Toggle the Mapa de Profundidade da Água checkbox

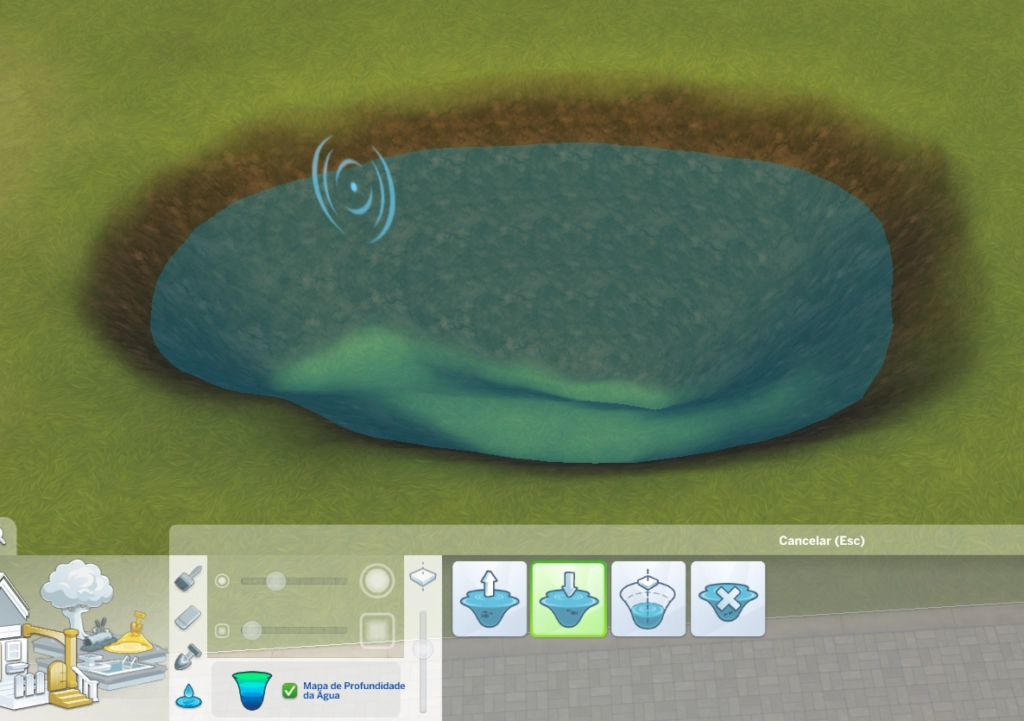pyautogui.click(x=290, y=690)
